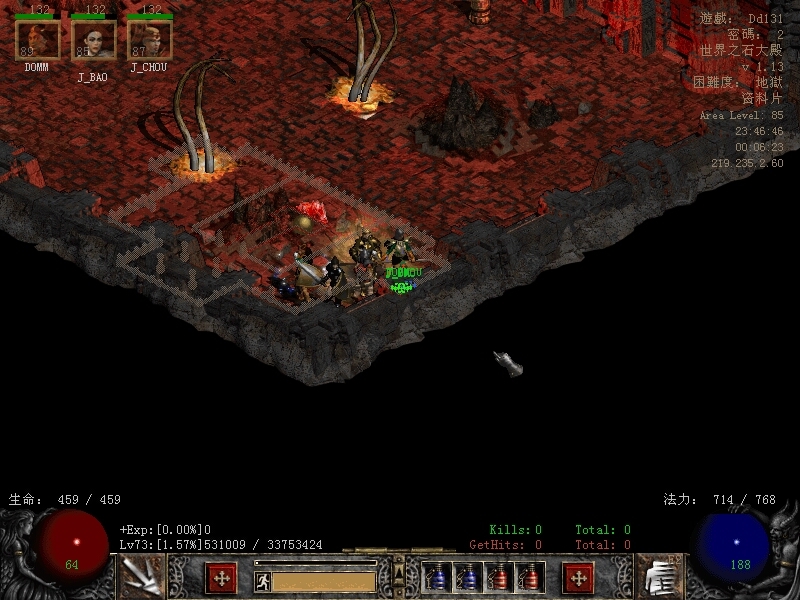
Task: Click J_CHOU's party portrait
Action: [x=149, y=40]
